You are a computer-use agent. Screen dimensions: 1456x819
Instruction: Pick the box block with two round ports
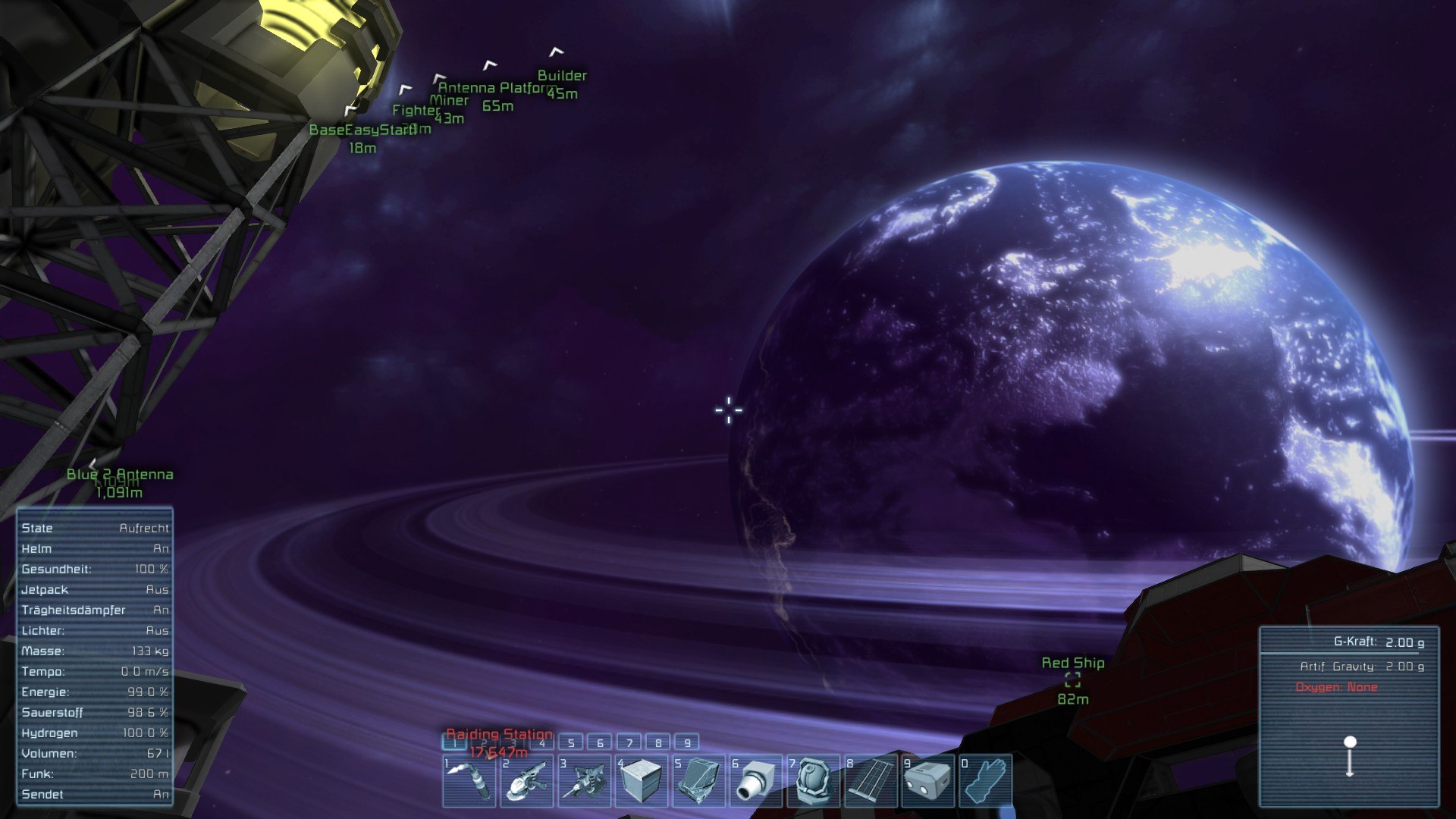coord(928,780)
